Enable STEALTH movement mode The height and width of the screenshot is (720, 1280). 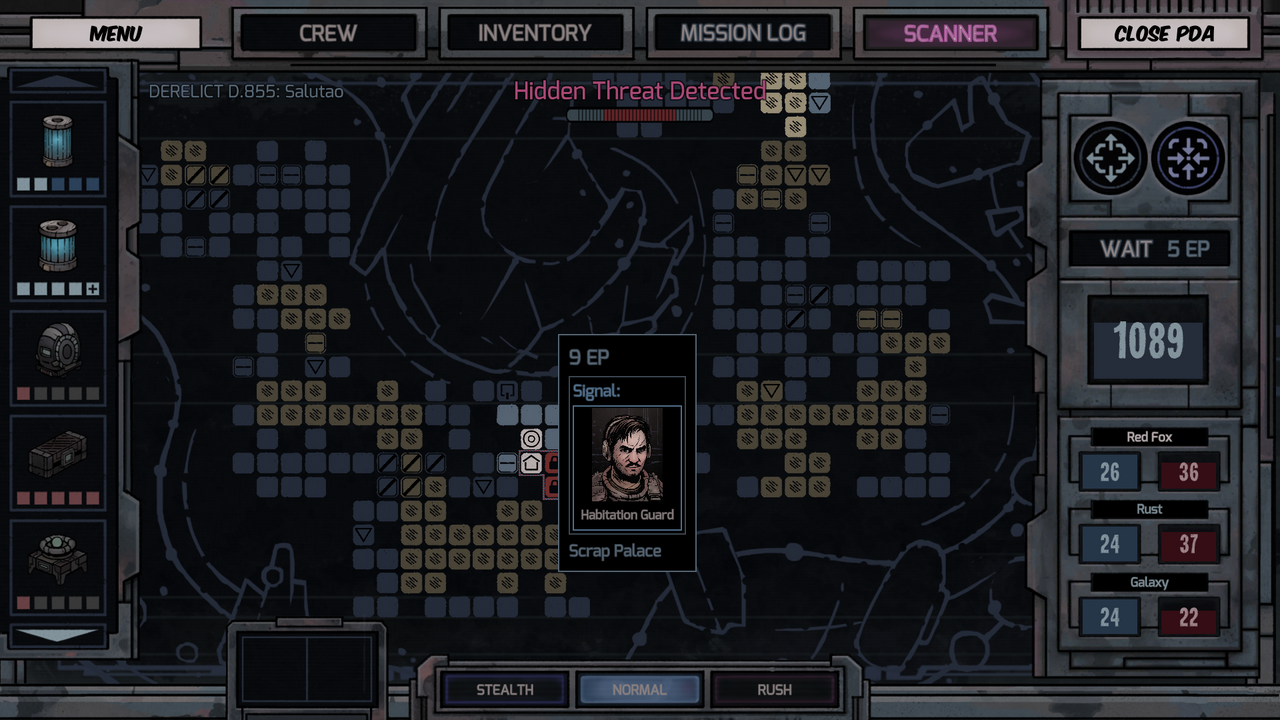click(504, 689)
